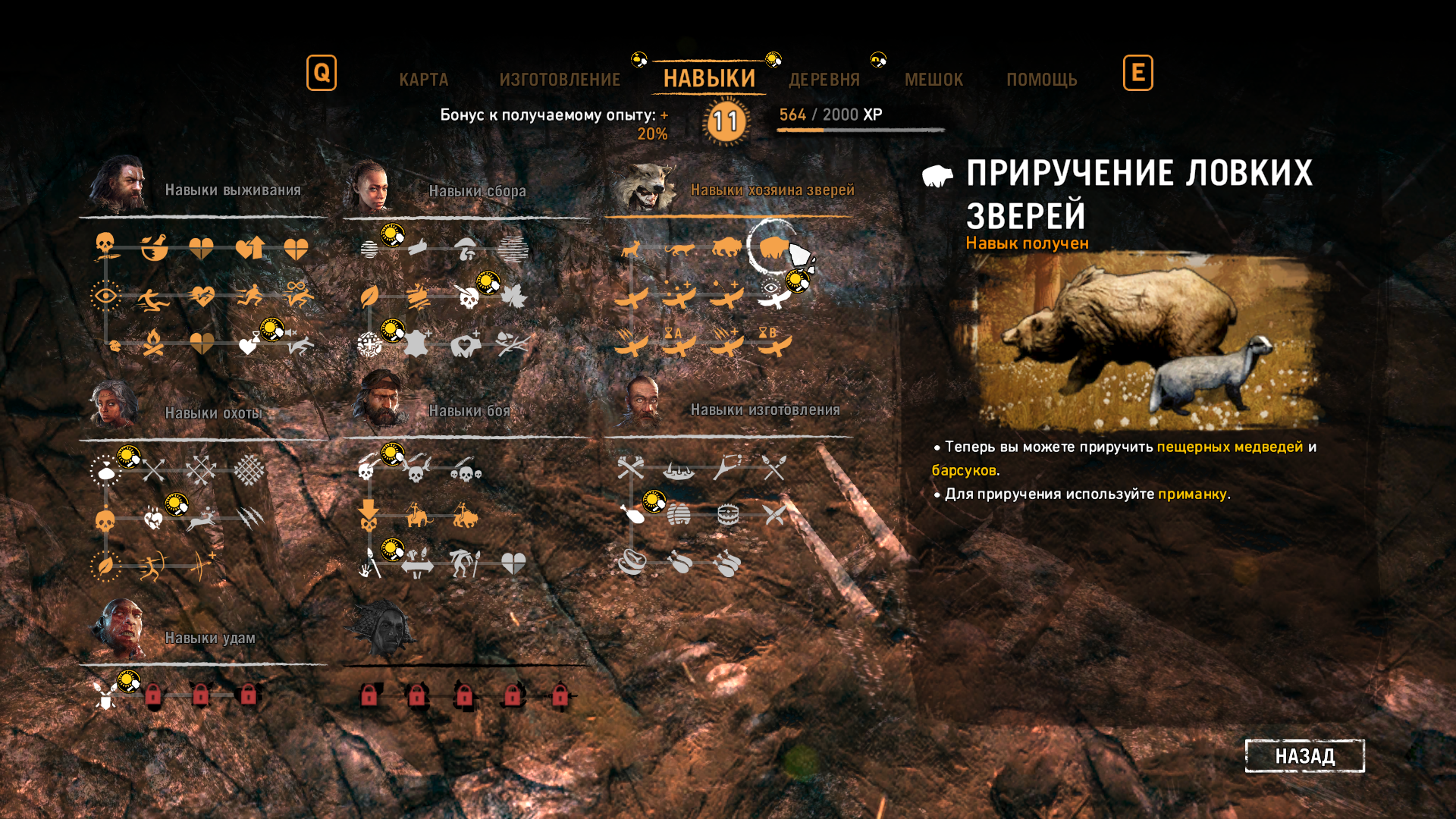Choose the highlighted bear taming skill

pyautogui.click(x=774, y=247)
